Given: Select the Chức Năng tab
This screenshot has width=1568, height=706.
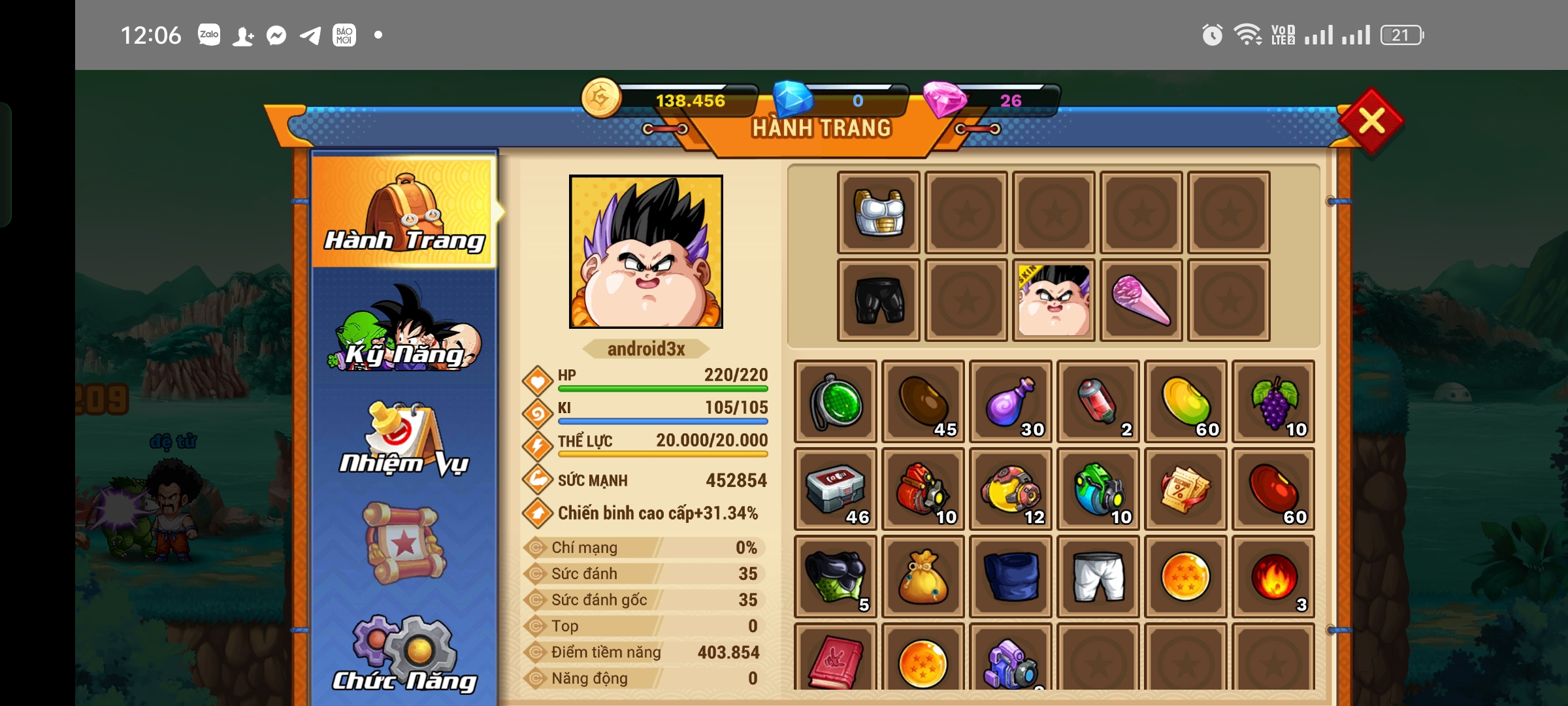Looking at the screenshot, I should coord(404,654).
